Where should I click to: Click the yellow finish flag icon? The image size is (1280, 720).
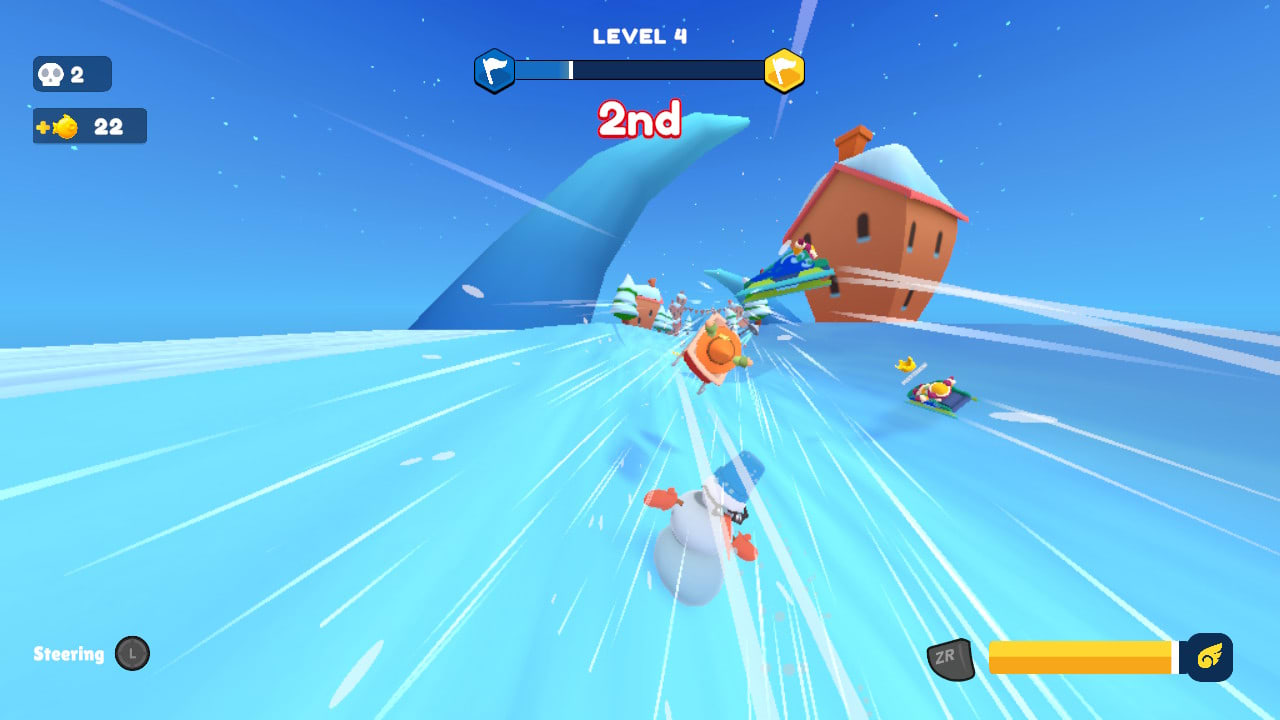coord(786,71)
